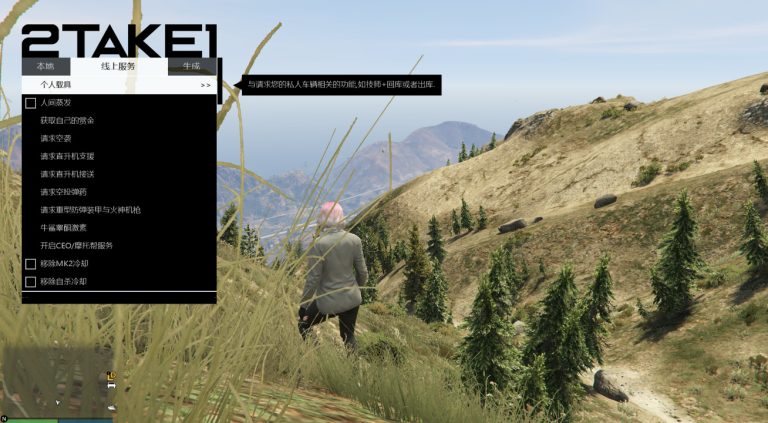
Task: Click the 牛鲨睾酮激素 entry
Action: click(65, 228)
